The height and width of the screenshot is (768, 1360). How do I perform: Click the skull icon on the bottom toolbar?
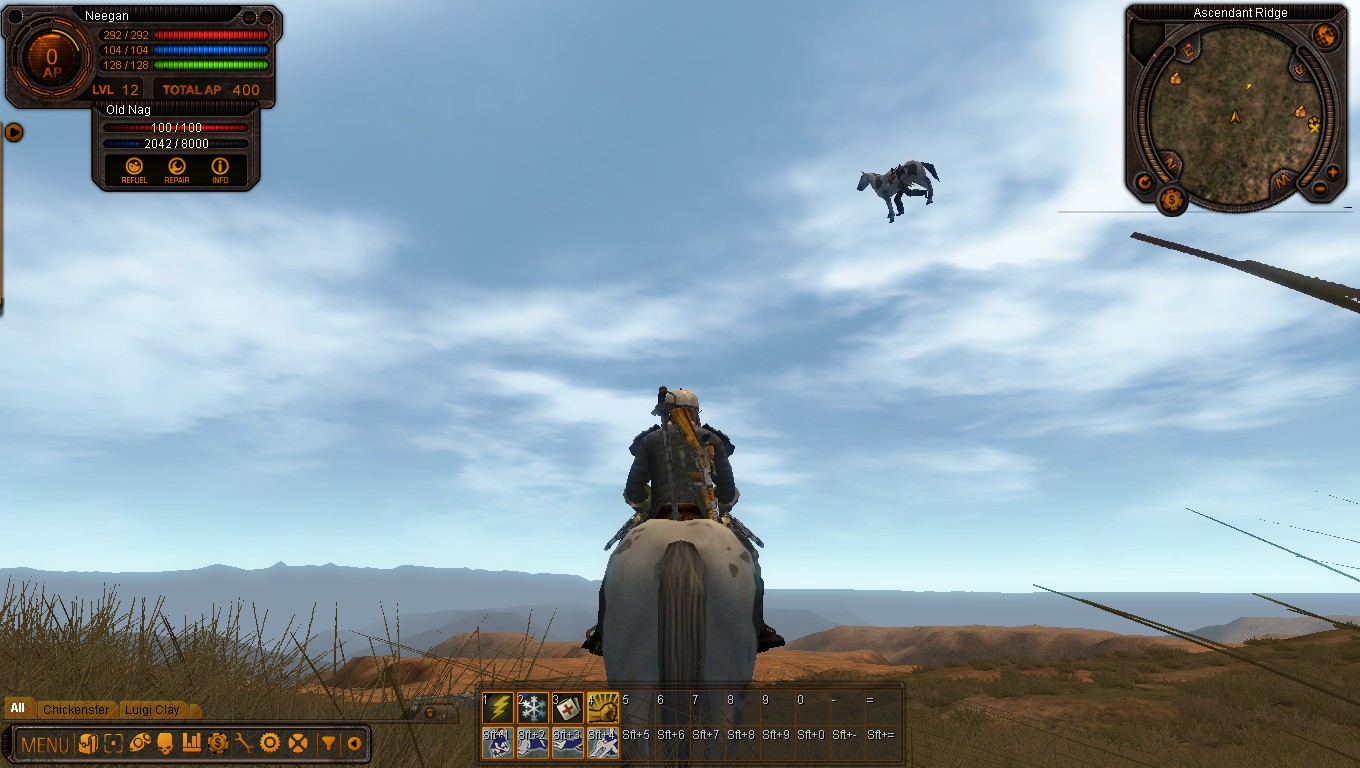163,742
